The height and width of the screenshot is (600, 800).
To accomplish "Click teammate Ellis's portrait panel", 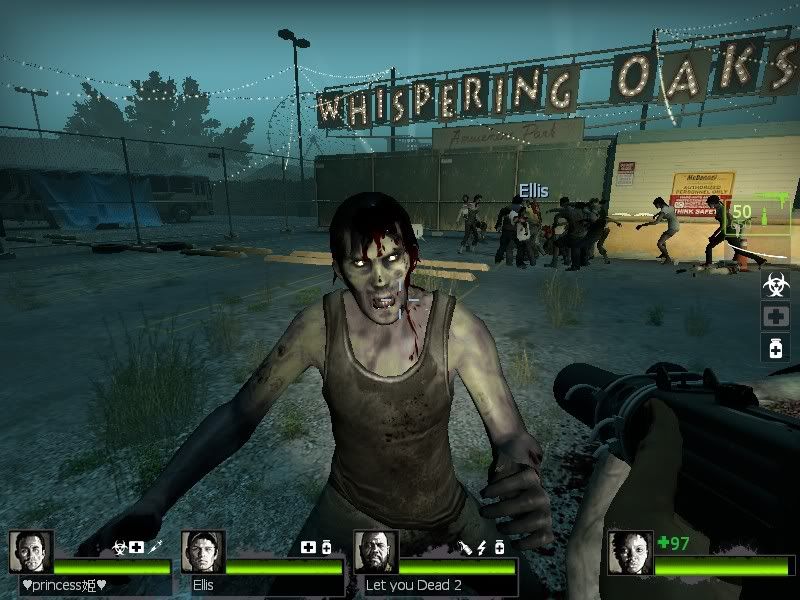I will click(202, 552).
